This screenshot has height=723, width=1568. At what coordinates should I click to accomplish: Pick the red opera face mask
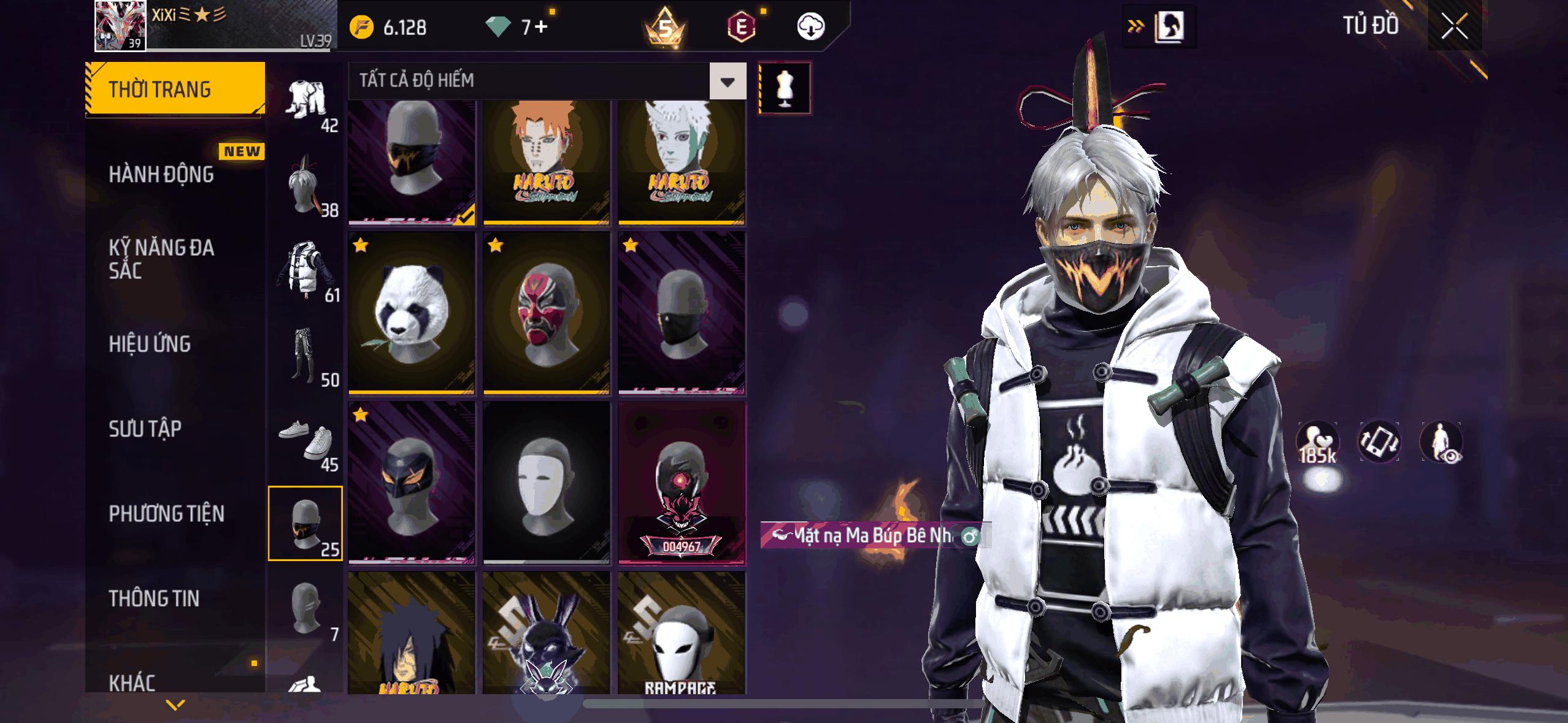(x=547, y=313)
